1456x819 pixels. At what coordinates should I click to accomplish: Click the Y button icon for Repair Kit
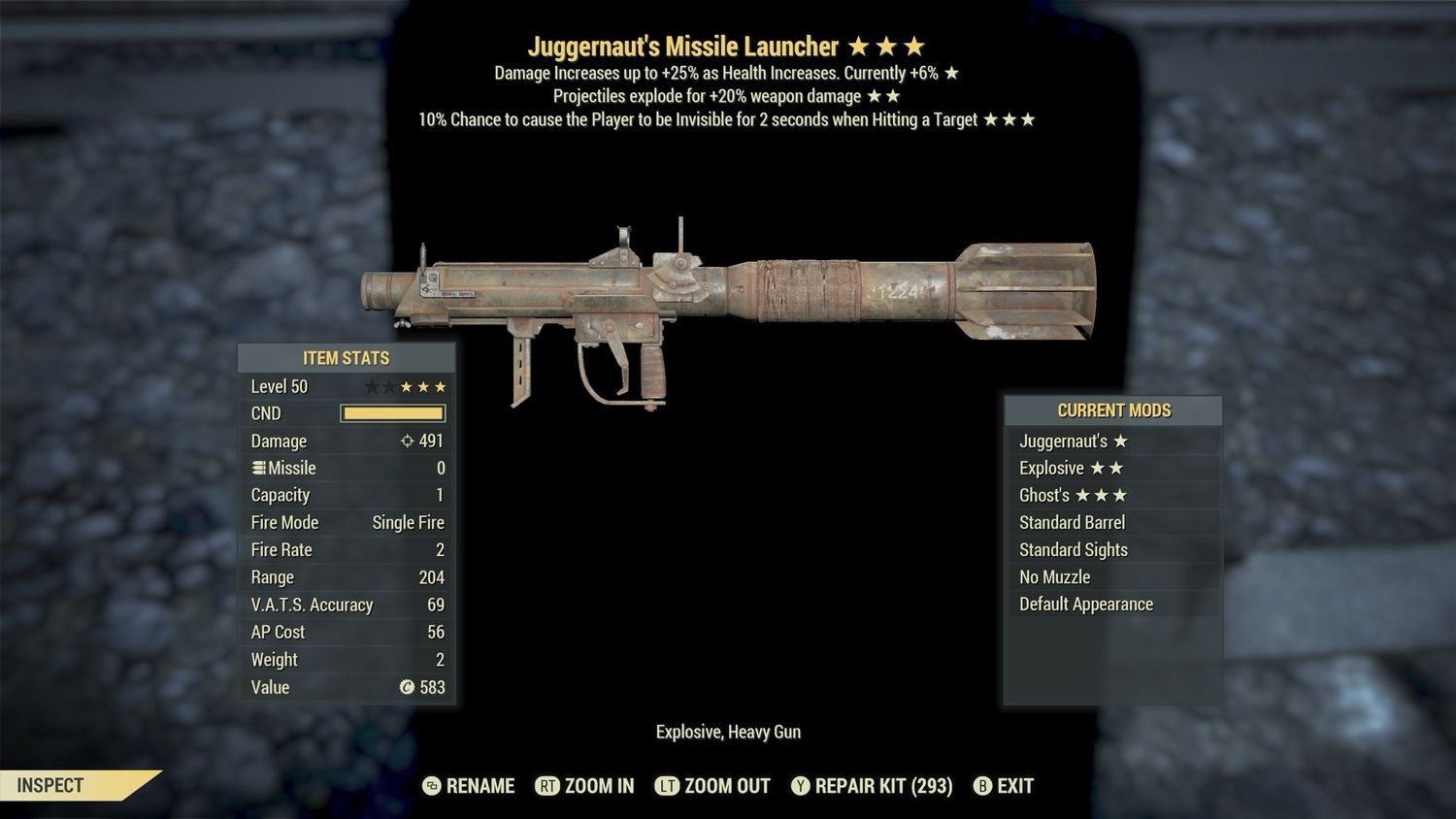(x=802, y=786)
